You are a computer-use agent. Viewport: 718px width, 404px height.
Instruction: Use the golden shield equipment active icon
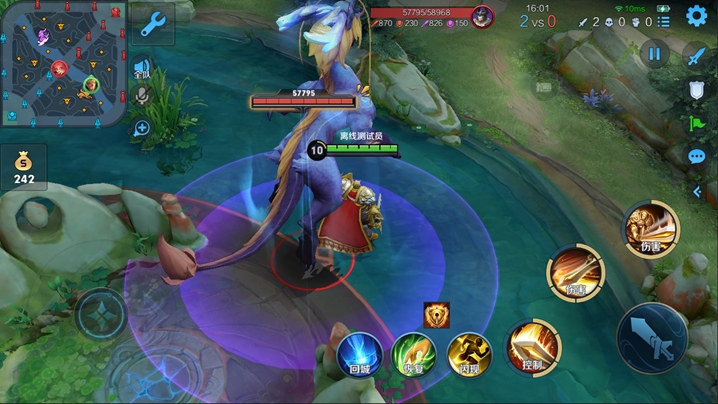click(x=436, y=315)
